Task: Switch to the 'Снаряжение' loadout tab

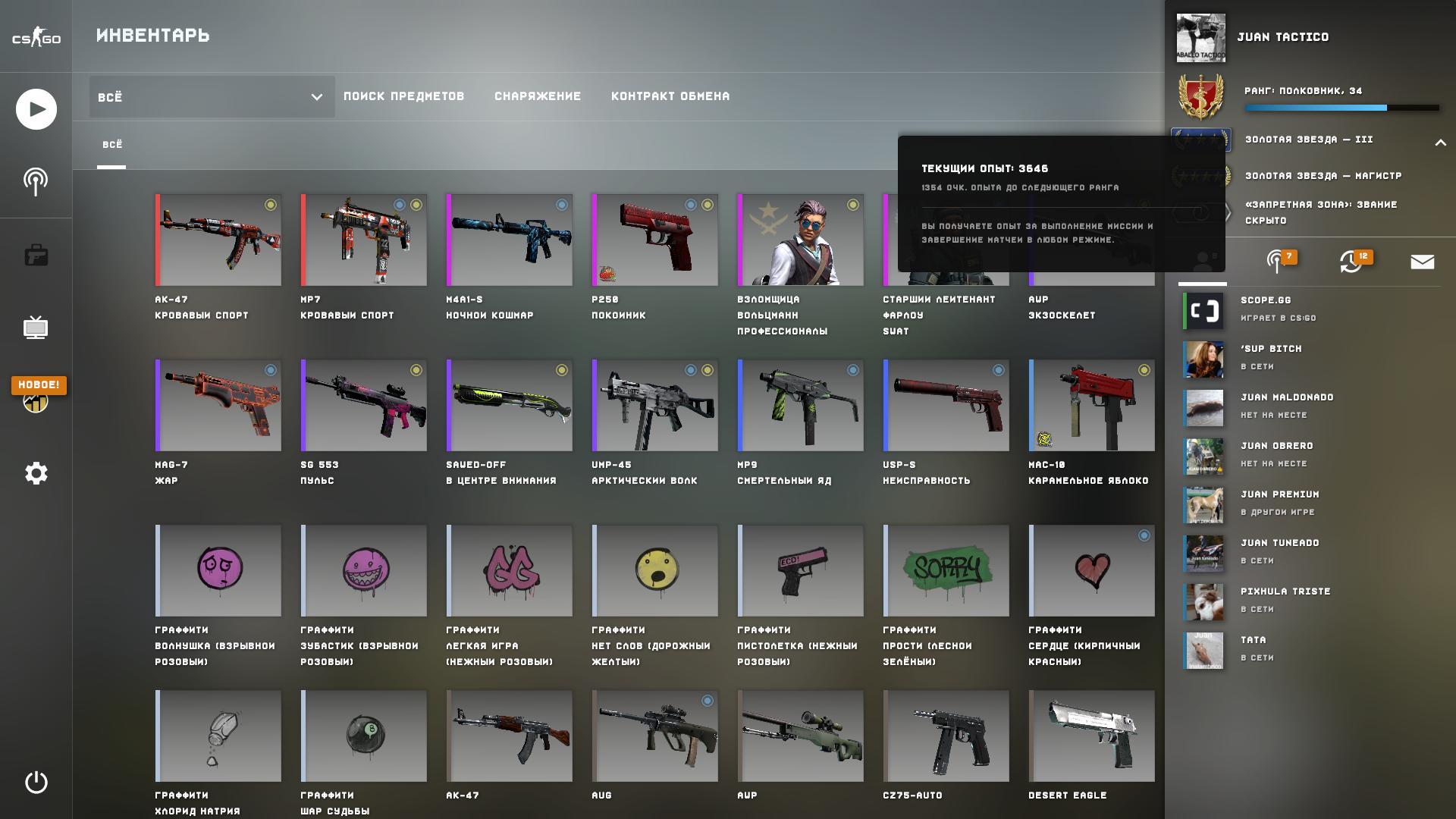Action: pos(538,96)
